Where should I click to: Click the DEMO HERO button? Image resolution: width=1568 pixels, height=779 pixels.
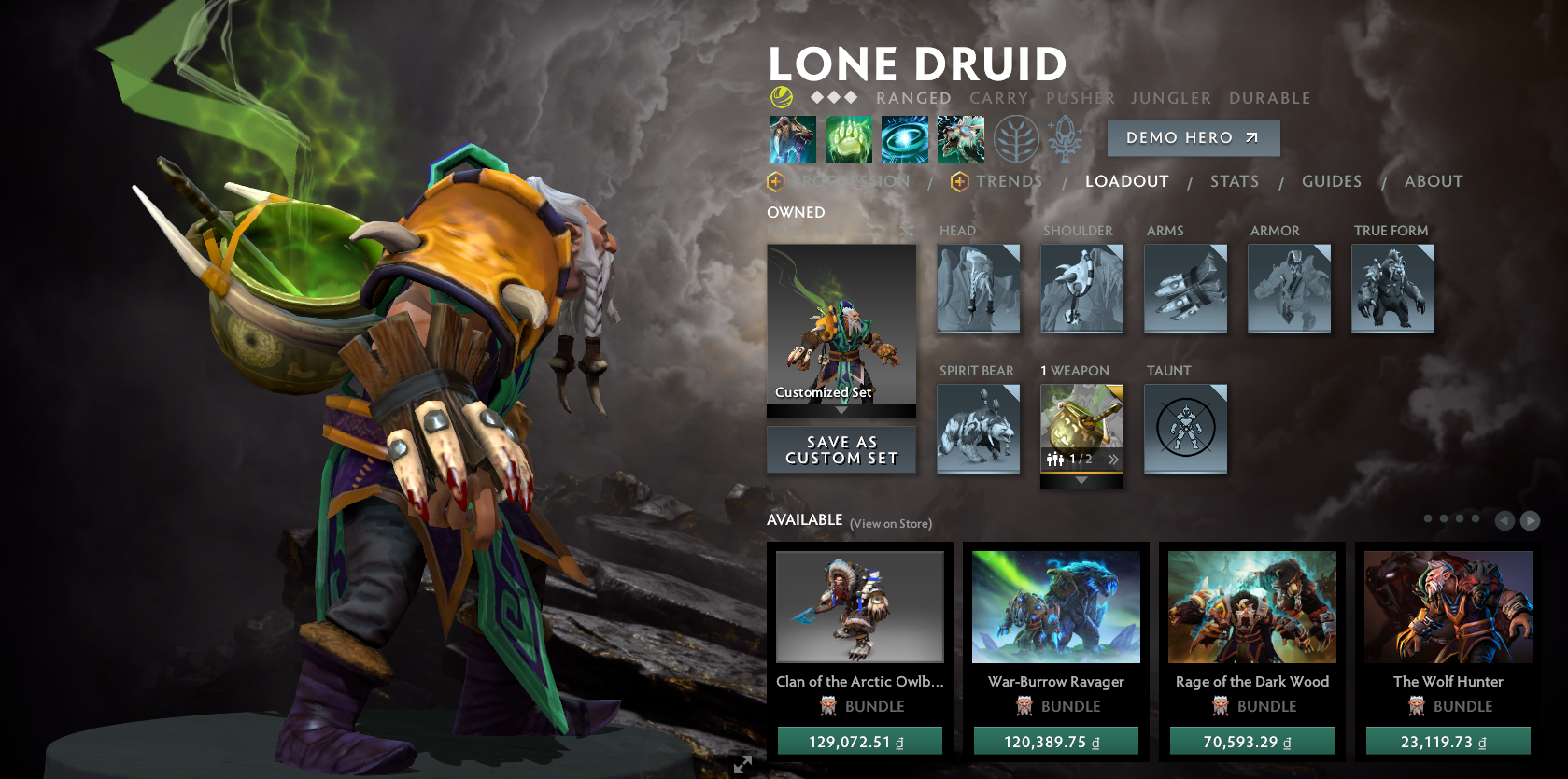(x=1193, y=137)
